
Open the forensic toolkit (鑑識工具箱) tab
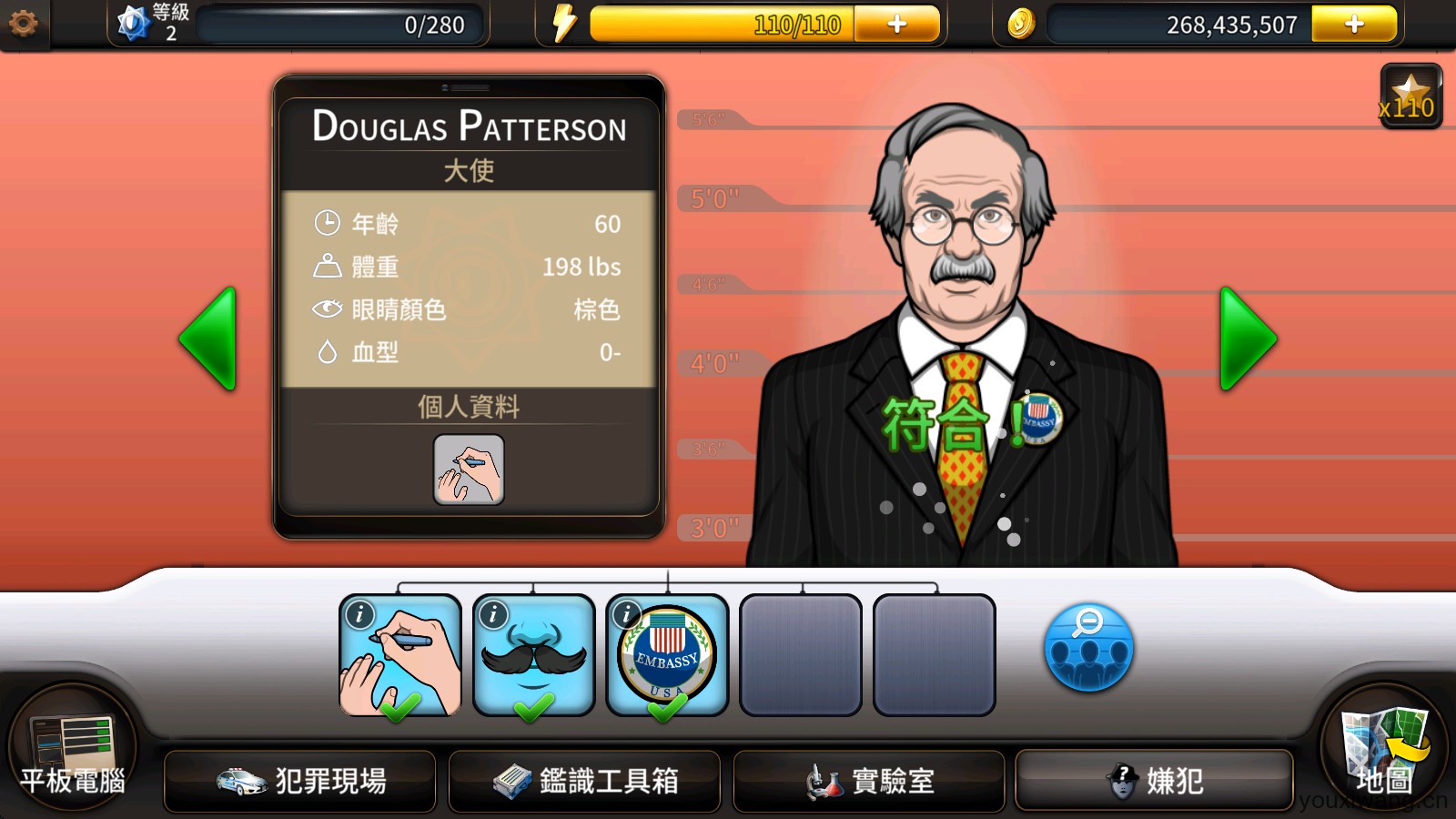point(584,781)
